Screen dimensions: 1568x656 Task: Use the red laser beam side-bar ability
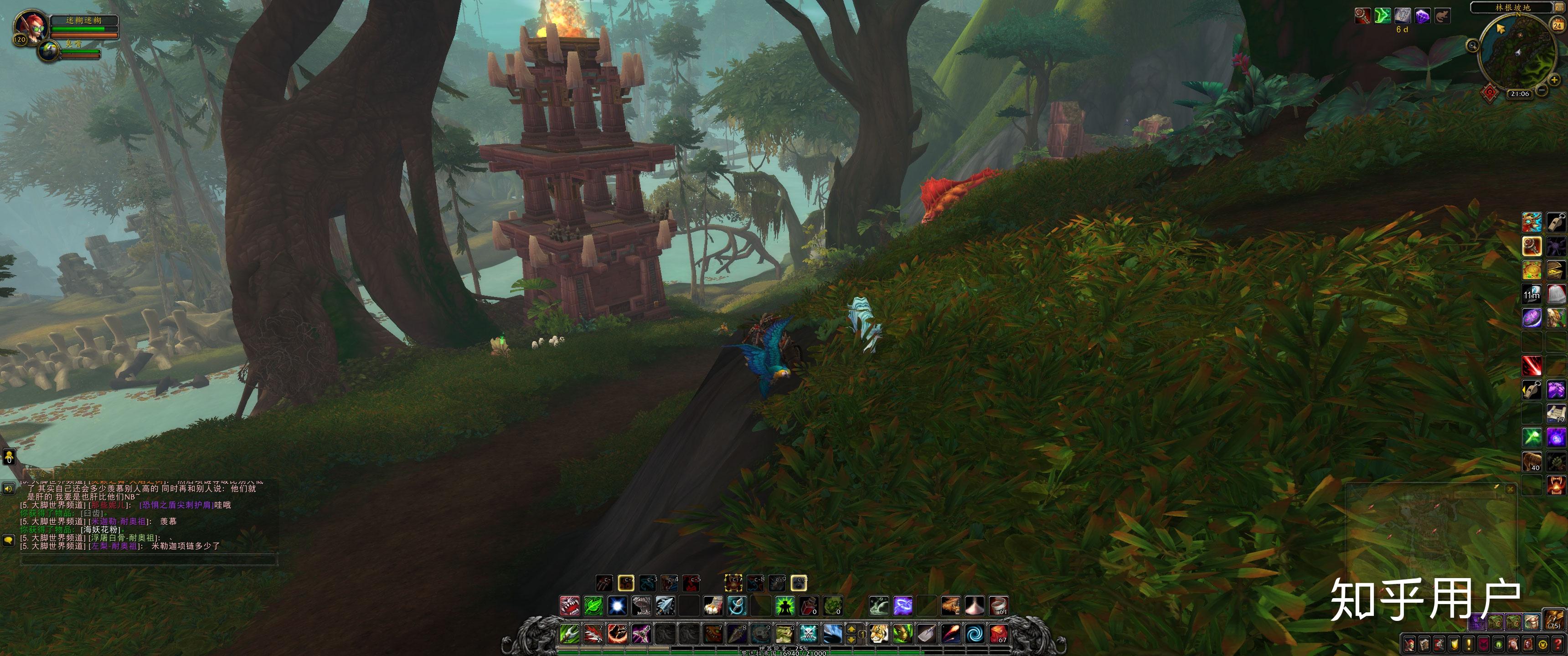click(x=1532, y=366)
